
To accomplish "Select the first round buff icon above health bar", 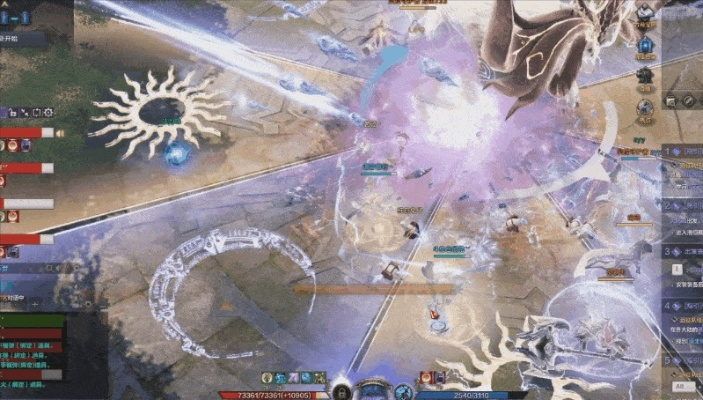I will (268, 378).
